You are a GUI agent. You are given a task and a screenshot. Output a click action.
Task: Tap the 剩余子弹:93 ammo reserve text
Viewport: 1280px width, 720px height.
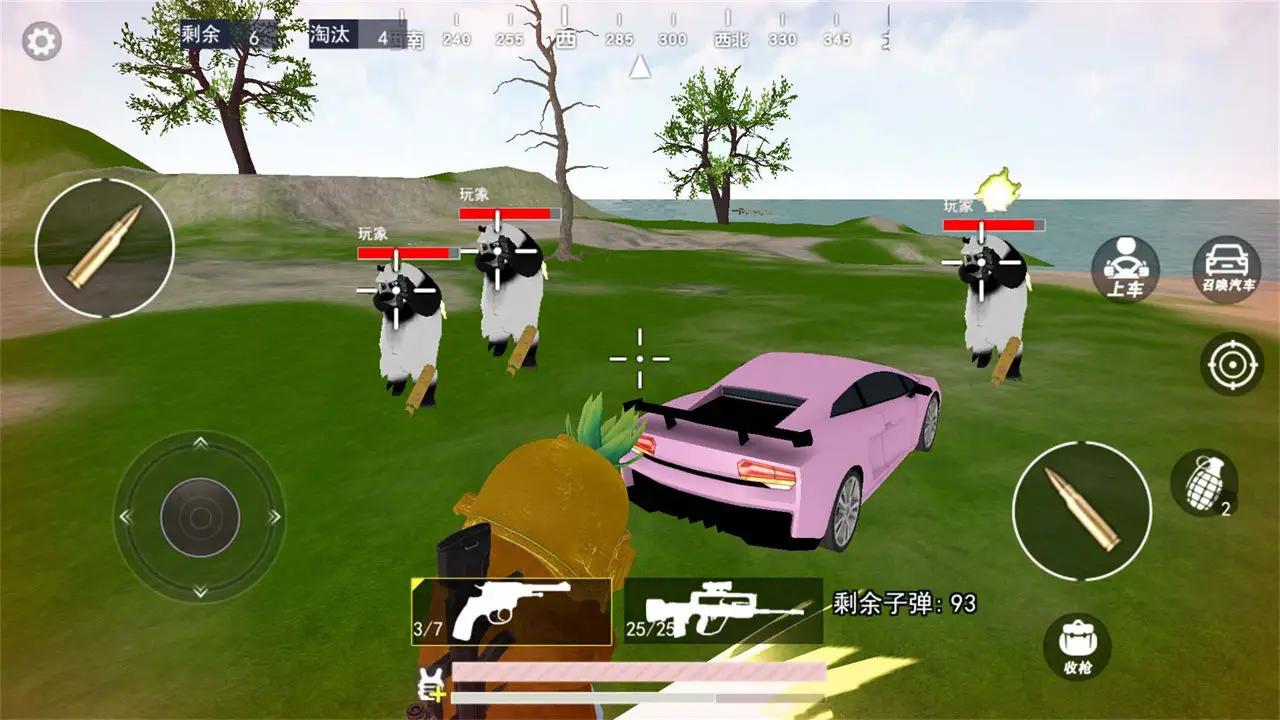pos(903,600)
